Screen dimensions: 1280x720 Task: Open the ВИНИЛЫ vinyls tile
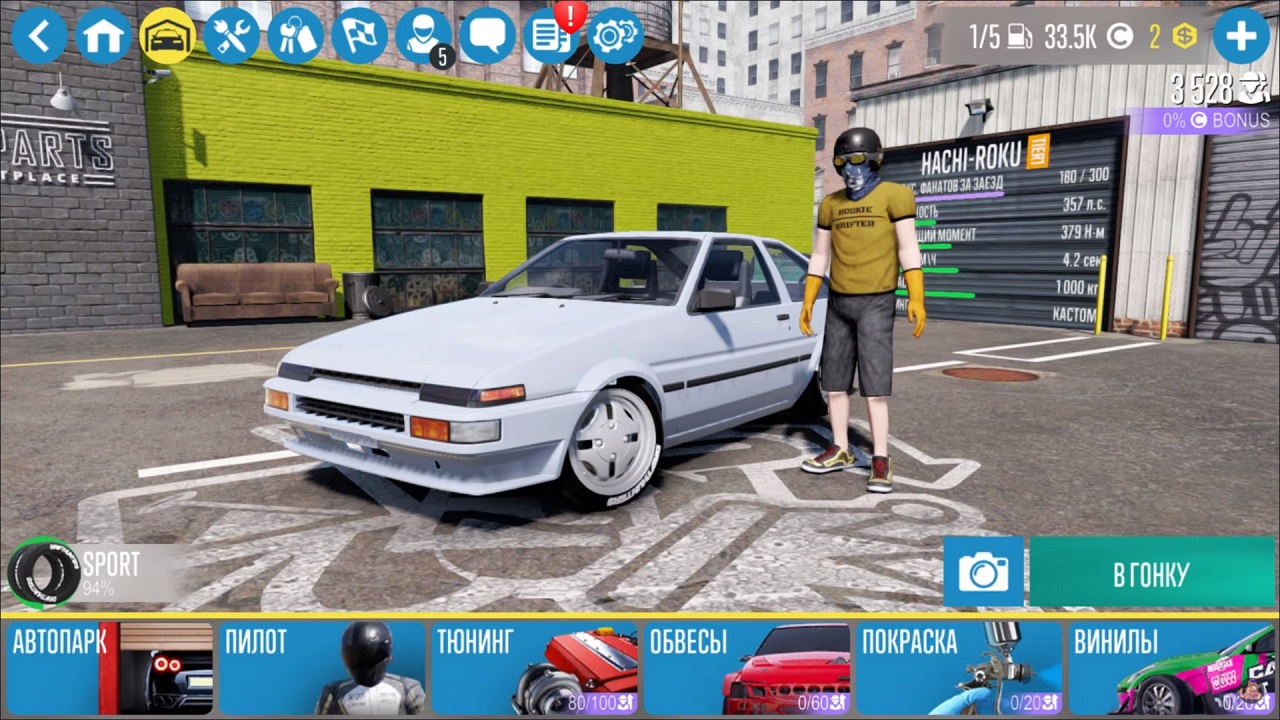pyautogui.click(x=1172, y=667)
